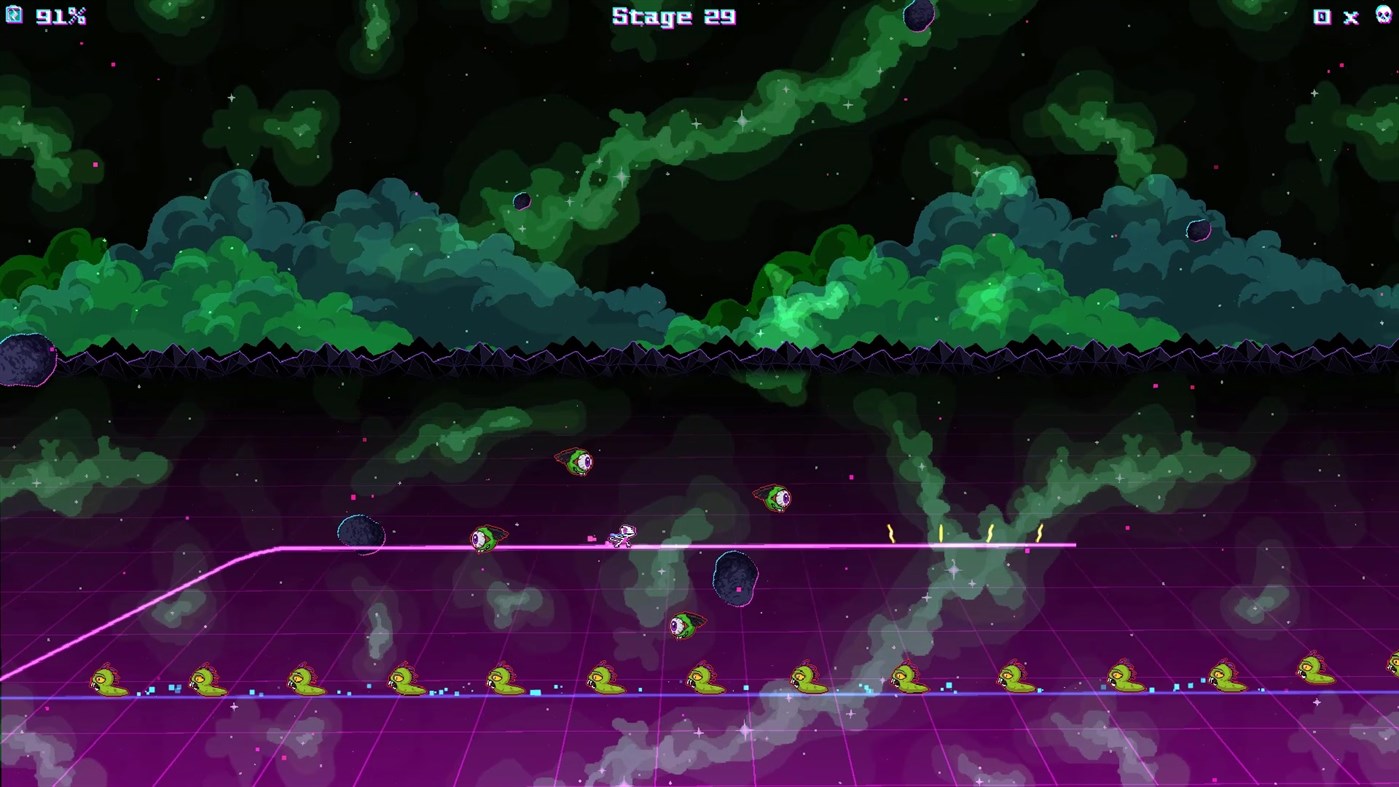Click the Stage 29 title text

(672, 16)
